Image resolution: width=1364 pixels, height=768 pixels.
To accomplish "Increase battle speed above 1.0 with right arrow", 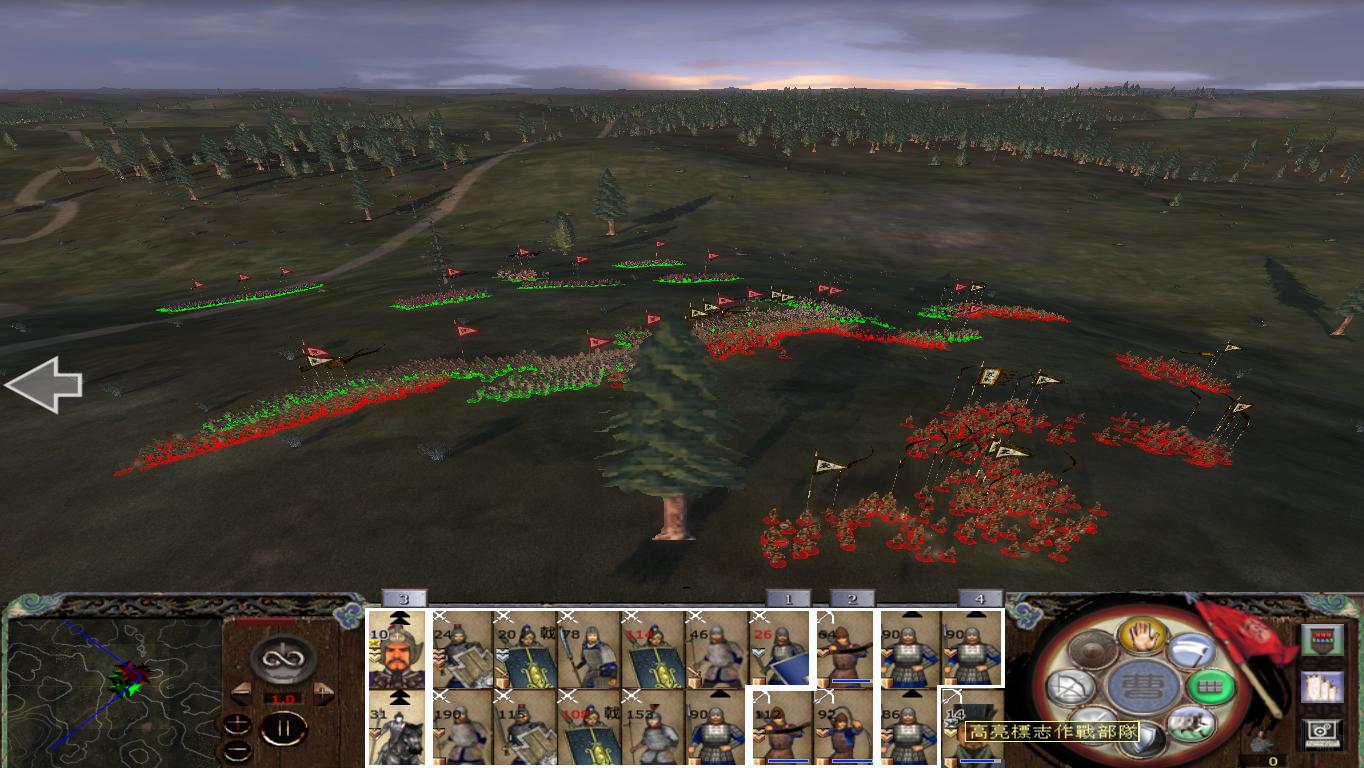I will point(323,691).
